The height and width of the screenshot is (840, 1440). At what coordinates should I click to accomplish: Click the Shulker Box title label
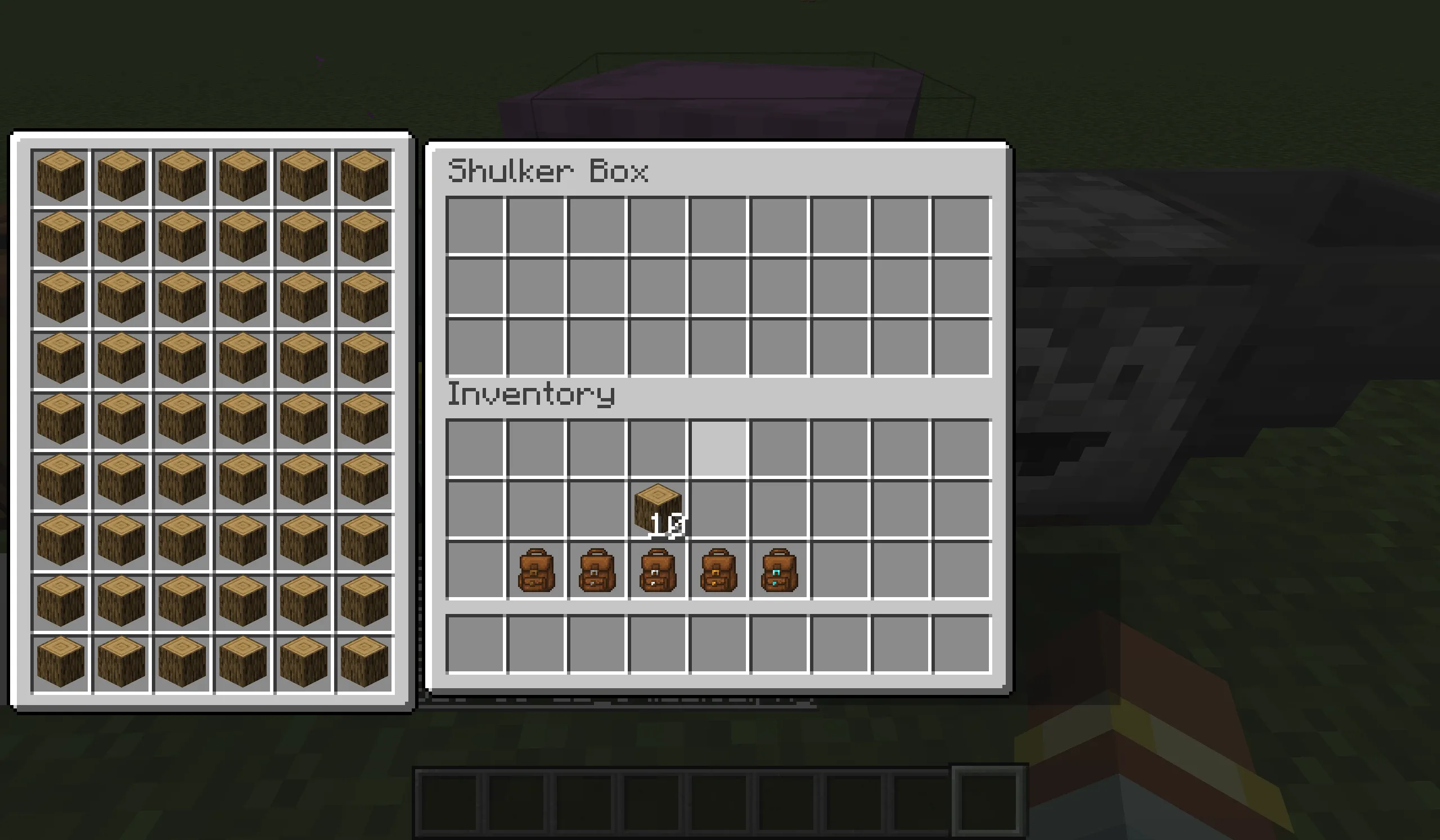point(550,170)
